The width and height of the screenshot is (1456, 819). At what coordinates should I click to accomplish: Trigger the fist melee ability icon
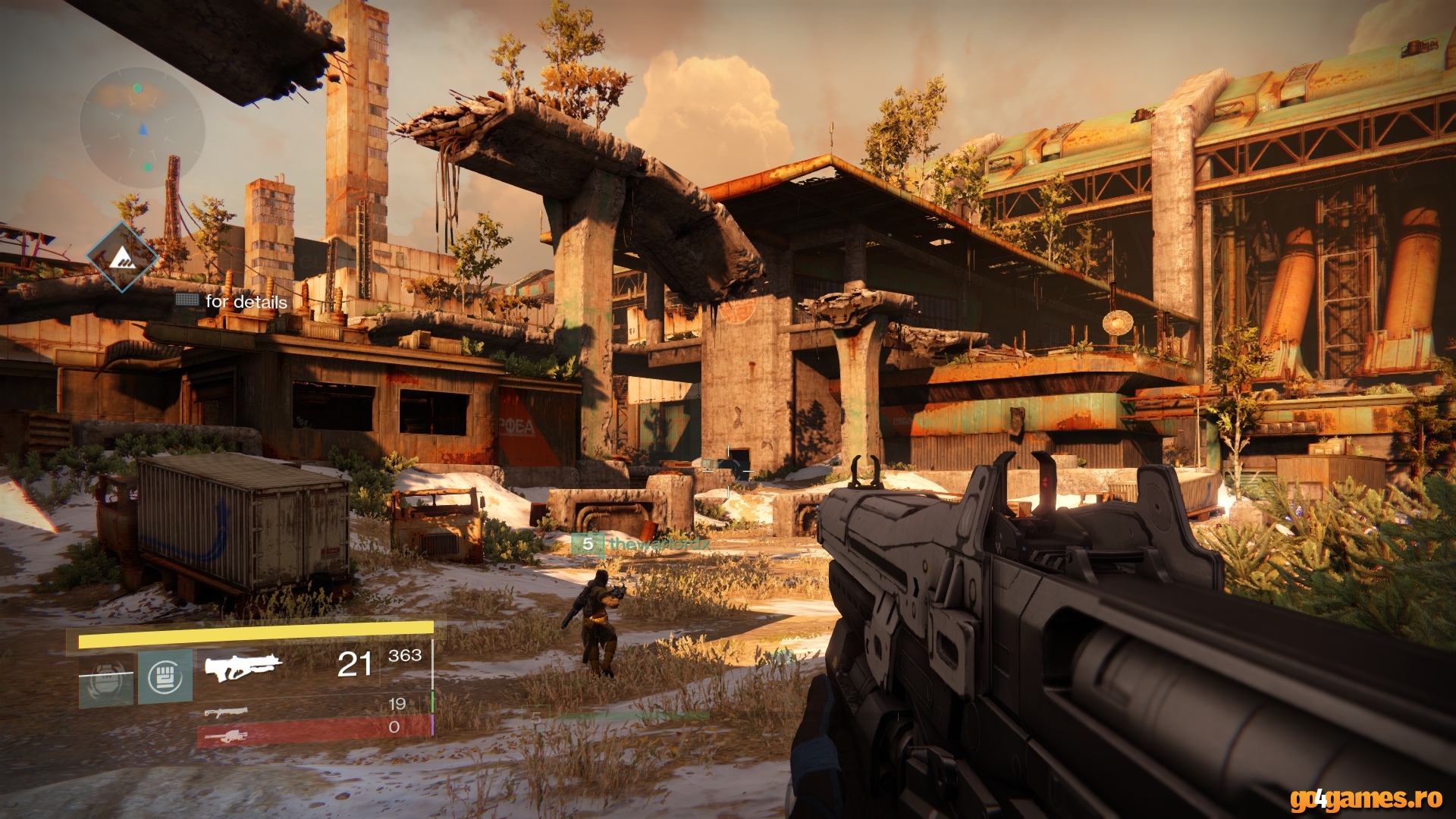tap(165, 676)
